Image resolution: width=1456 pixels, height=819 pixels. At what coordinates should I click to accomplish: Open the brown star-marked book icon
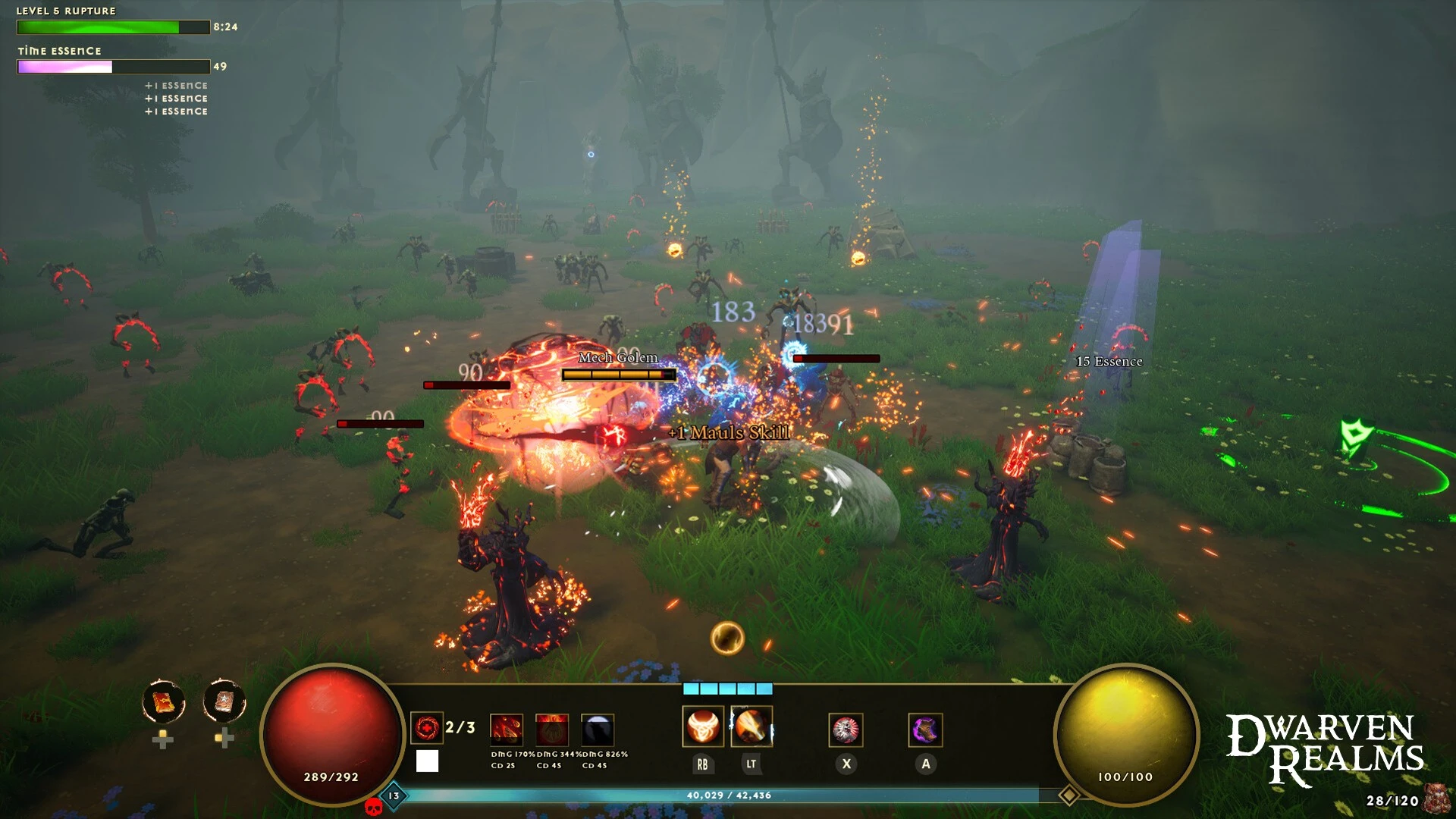tap(224, 702)
